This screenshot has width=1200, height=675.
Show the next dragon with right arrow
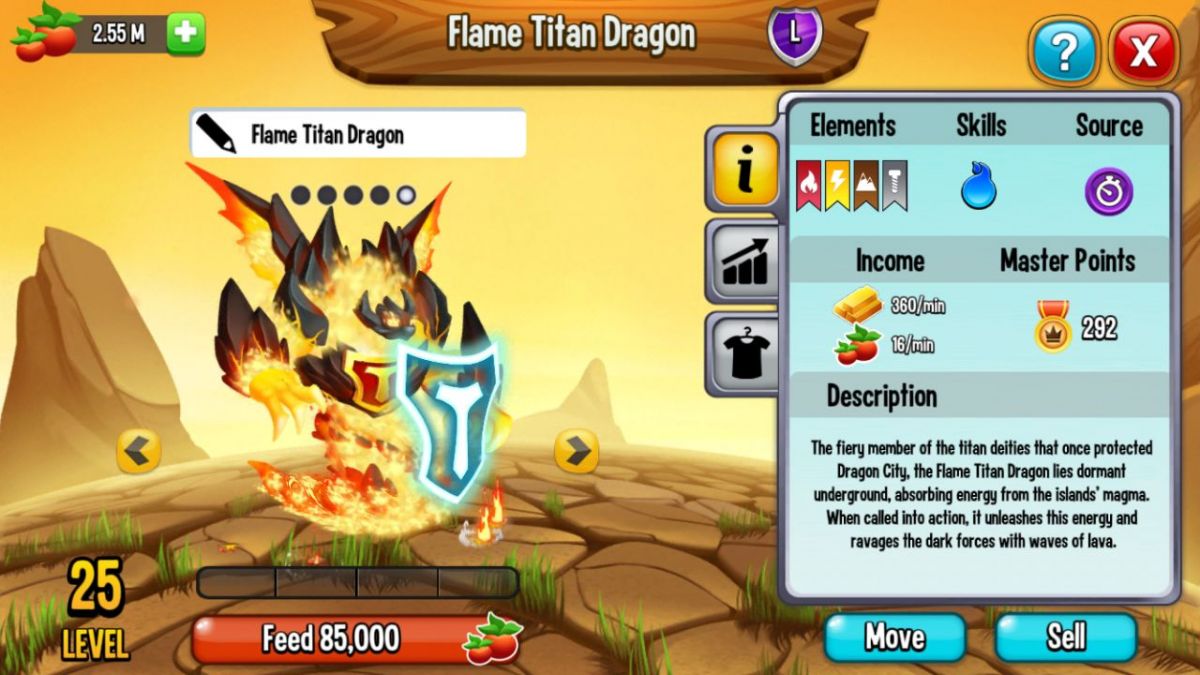(576, 452)
